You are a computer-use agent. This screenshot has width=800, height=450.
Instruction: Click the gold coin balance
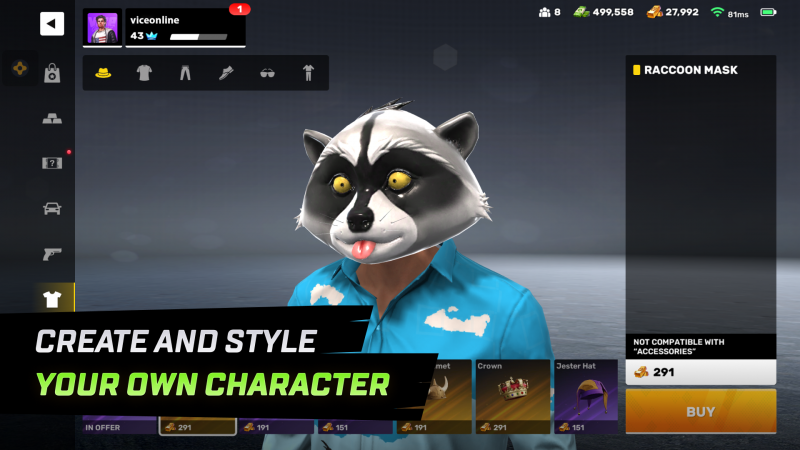click(672, 12)
